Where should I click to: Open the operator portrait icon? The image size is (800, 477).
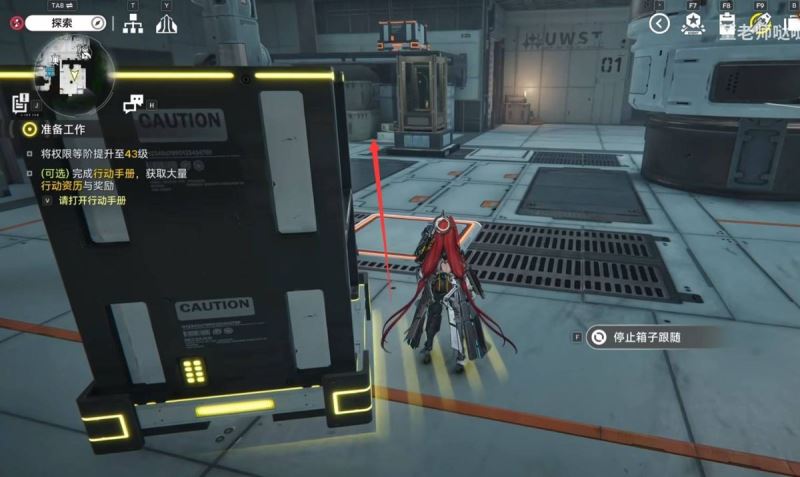coord(727,24)
